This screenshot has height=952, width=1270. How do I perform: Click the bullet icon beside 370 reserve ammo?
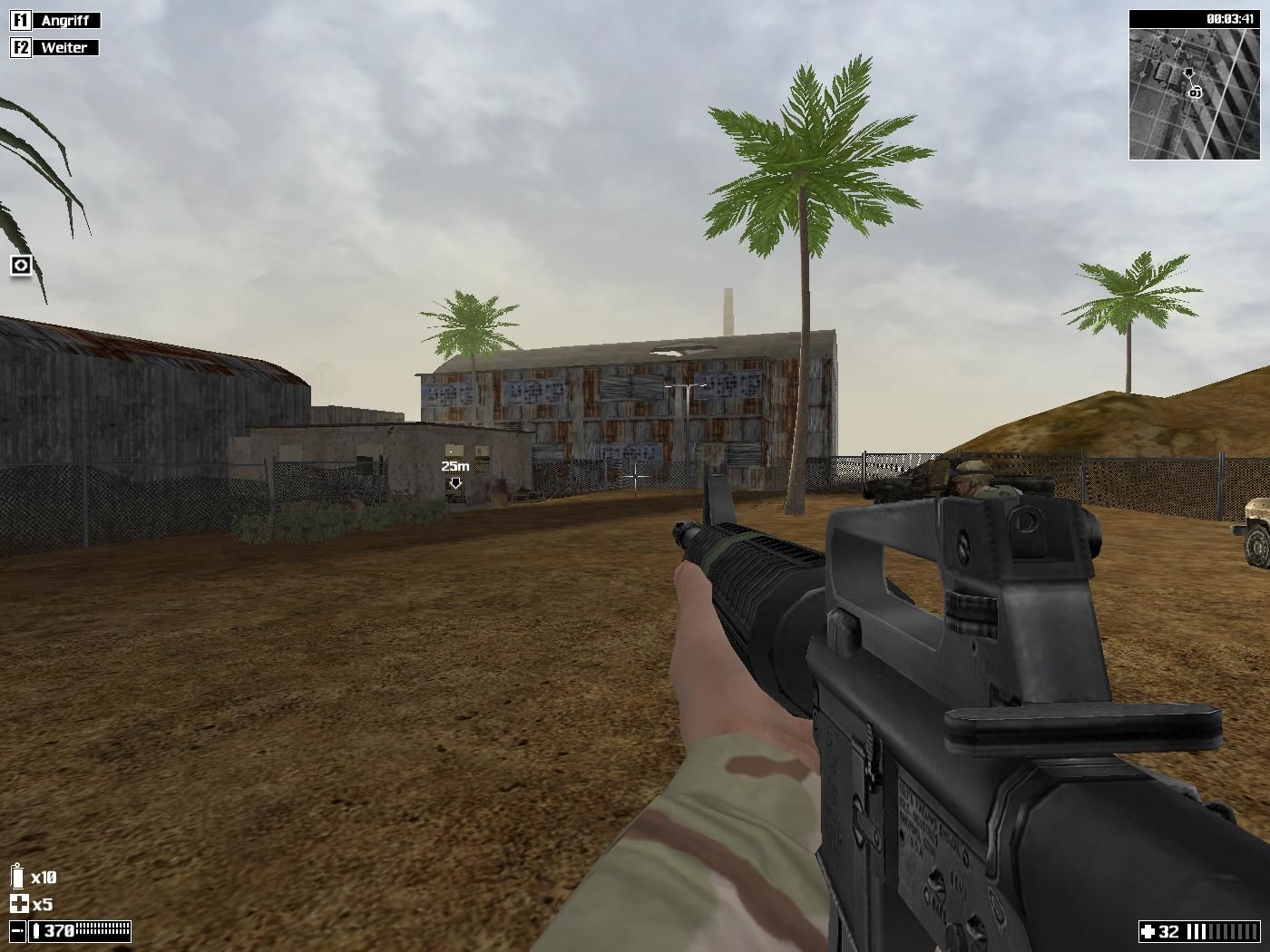[36, 930]
